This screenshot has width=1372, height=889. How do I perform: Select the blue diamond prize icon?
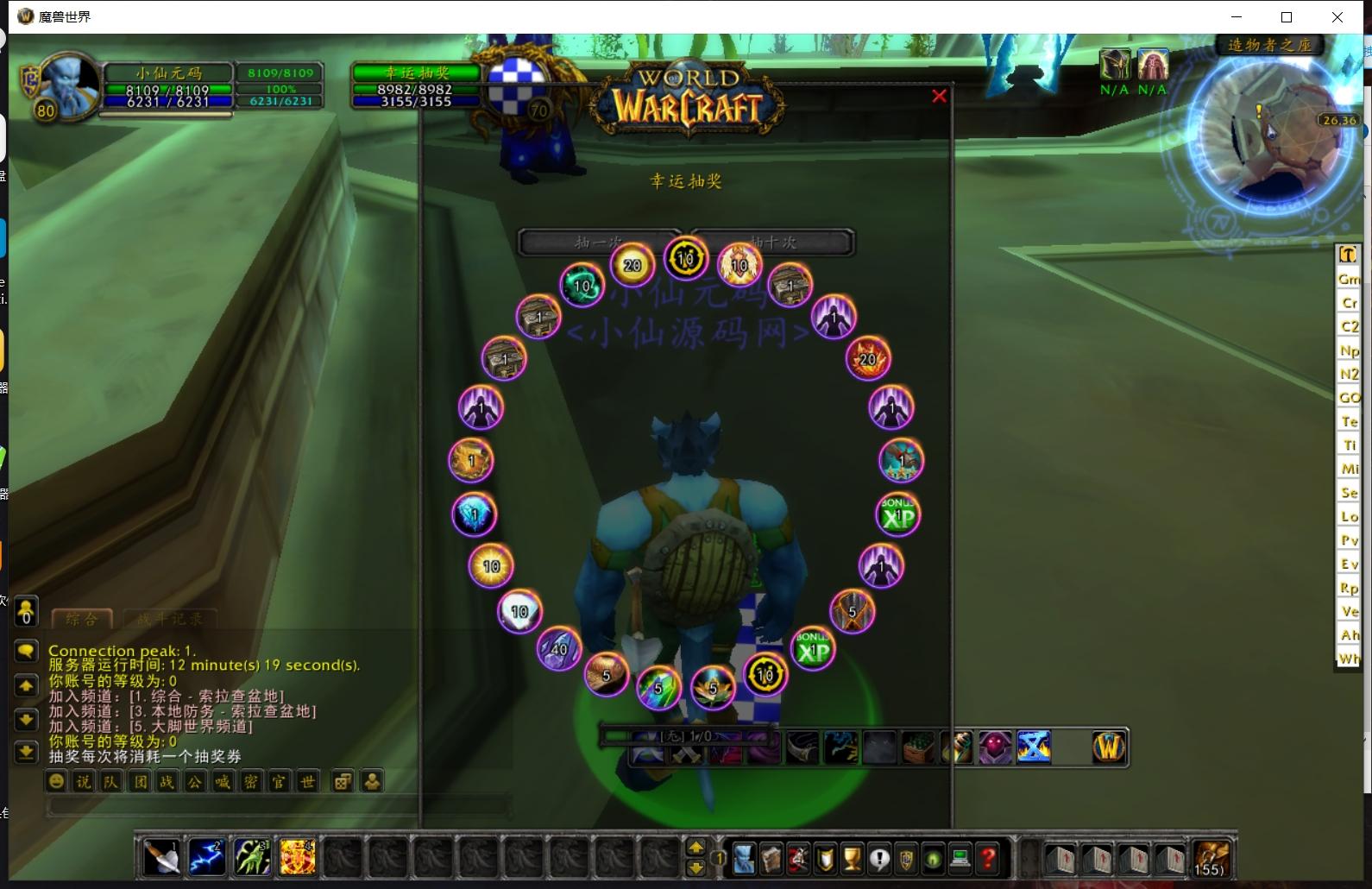click(x=474, y=515)
